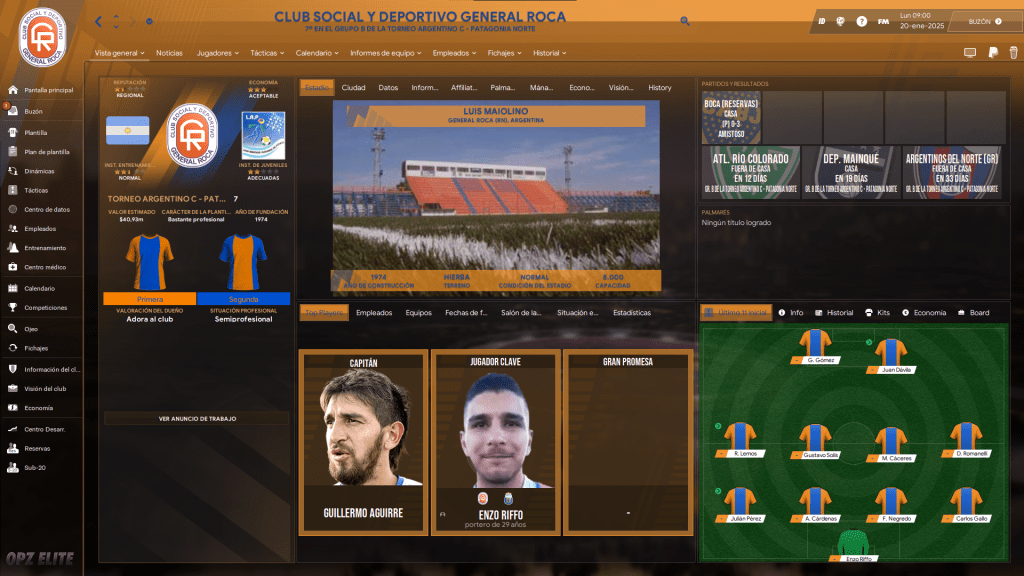Expand the Vista general dropdown
The image size is (1024, 576).
click(119, 52)
